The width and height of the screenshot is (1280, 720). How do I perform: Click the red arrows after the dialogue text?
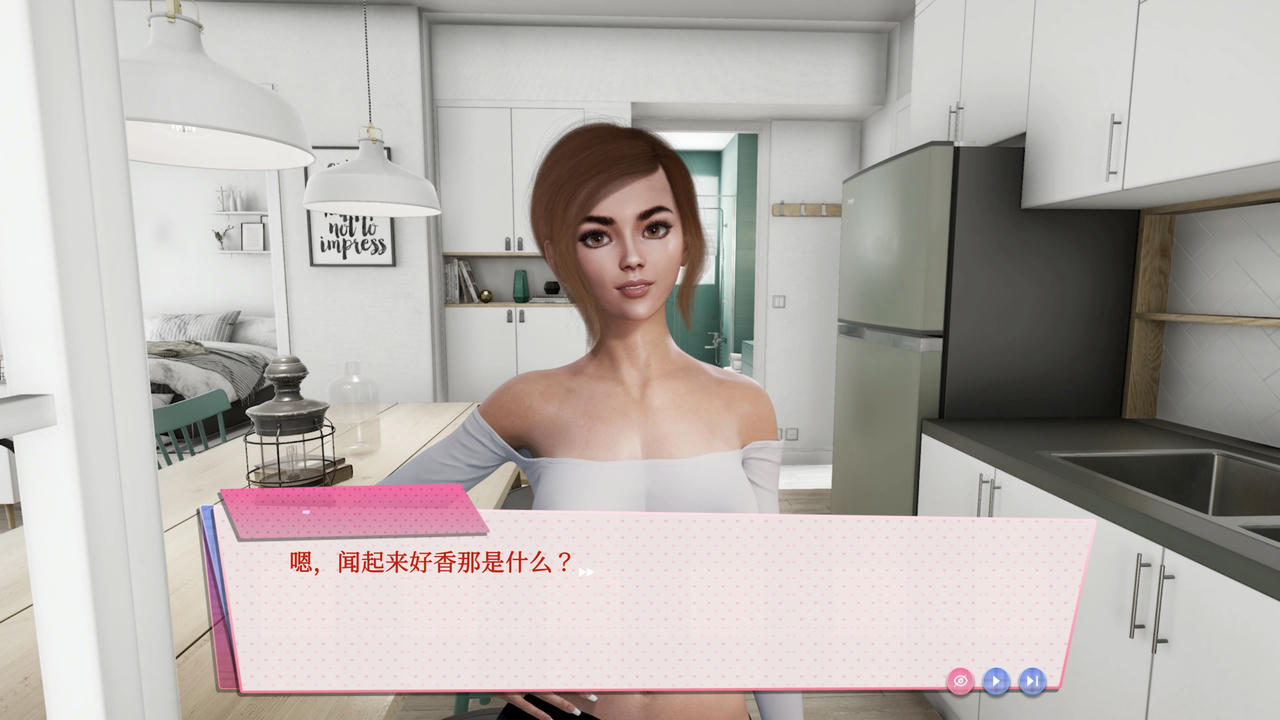[588, 571]
